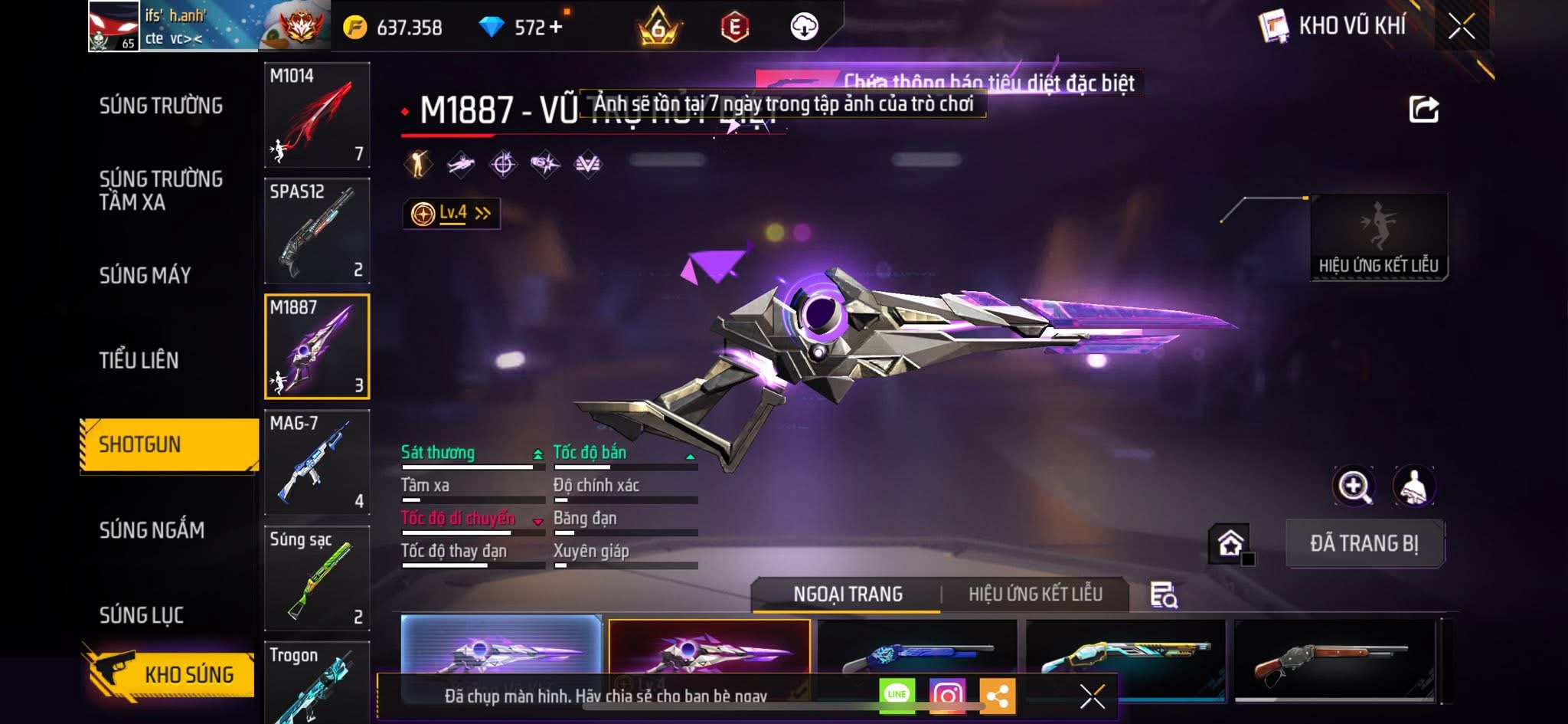
Task: Choose the SPAS12 weapon tile
Action: pyautogui.click(x=317, y=231)
